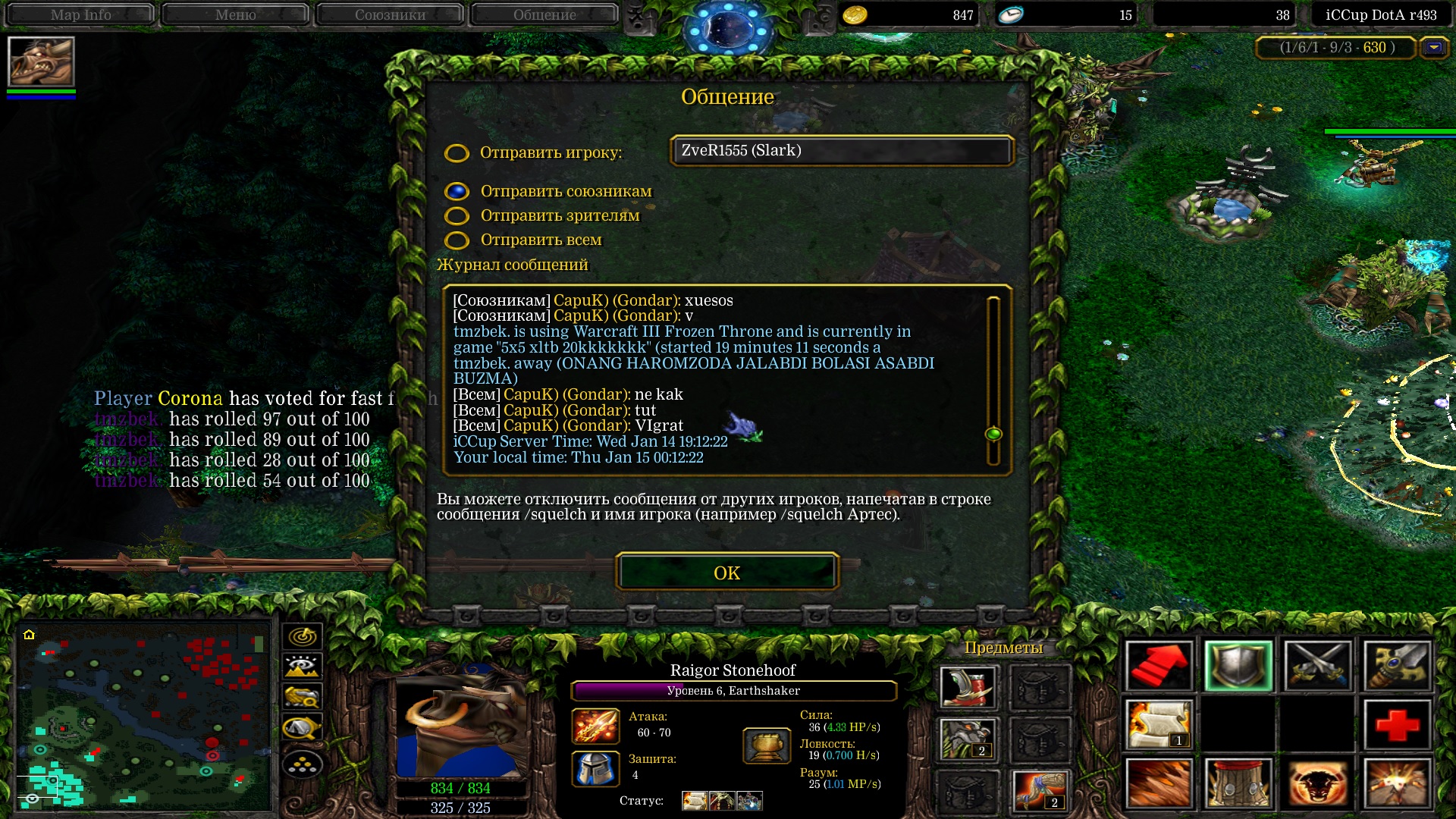Screen dimensions: 1456x819
Task: Choose 'Отправить союзникам' radio option
Action: click(x=457, y=192)
